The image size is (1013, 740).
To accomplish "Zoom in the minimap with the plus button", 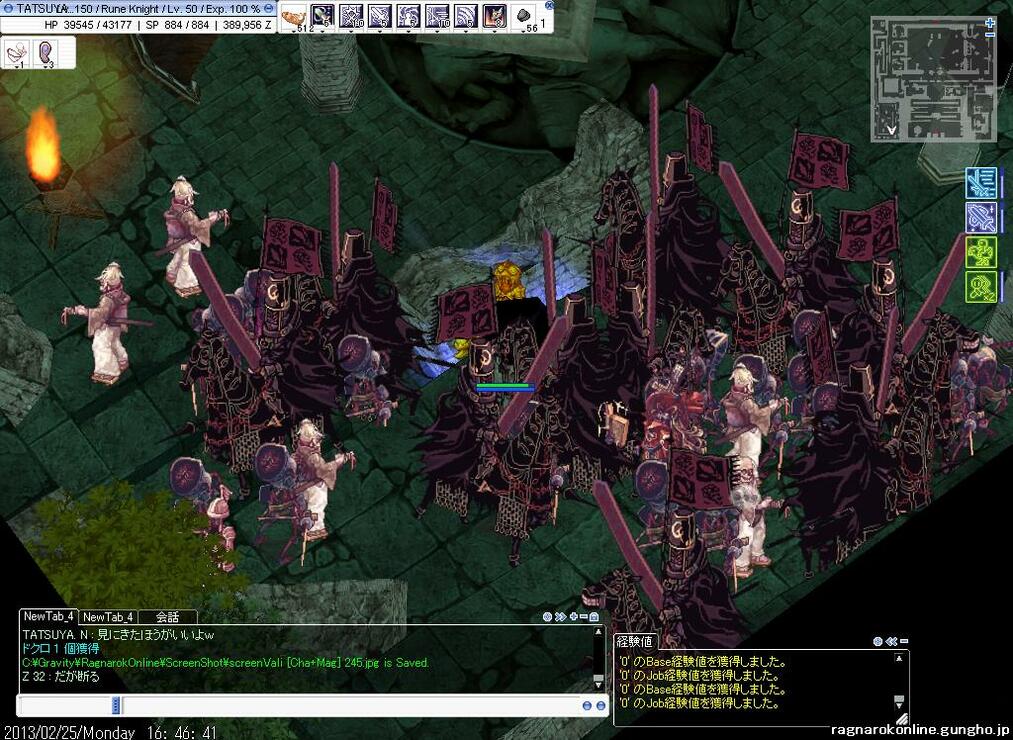I will pyautogui.click(x=990, y=21).
